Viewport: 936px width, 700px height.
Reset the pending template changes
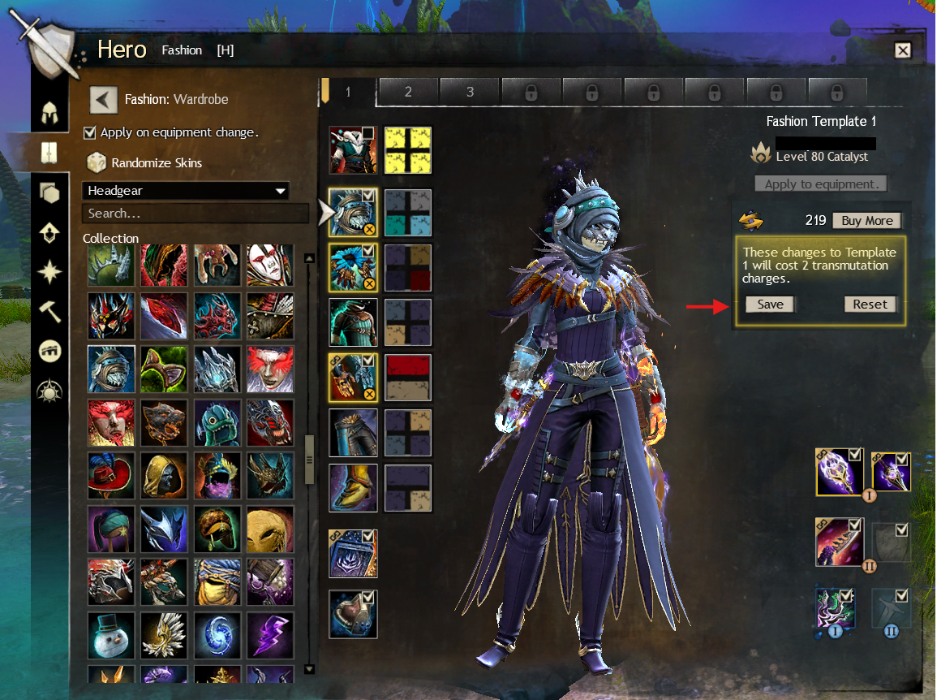(869, 304)
